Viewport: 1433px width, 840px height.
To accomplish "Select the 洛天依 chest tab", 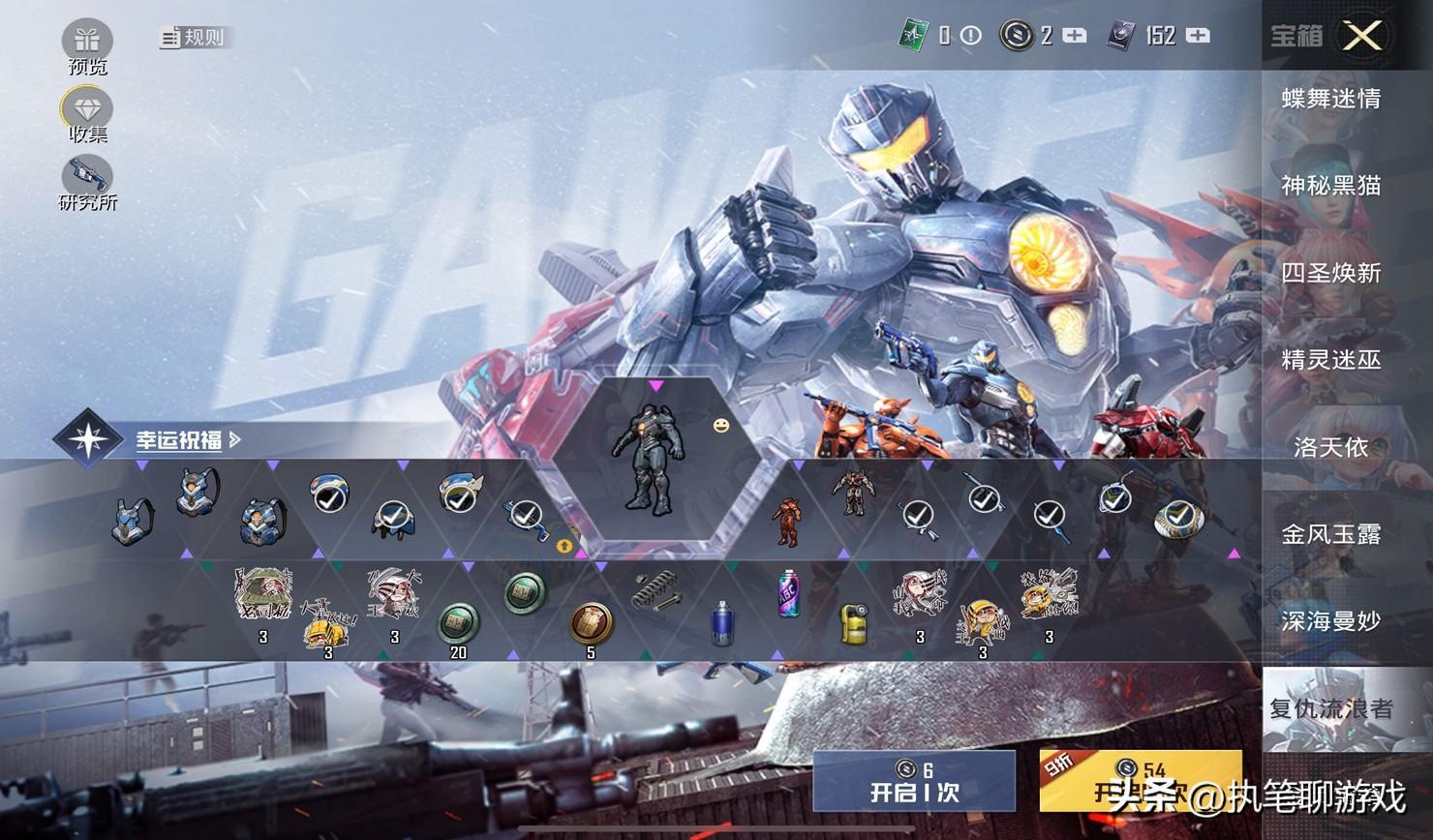I will click(1330, 446).
